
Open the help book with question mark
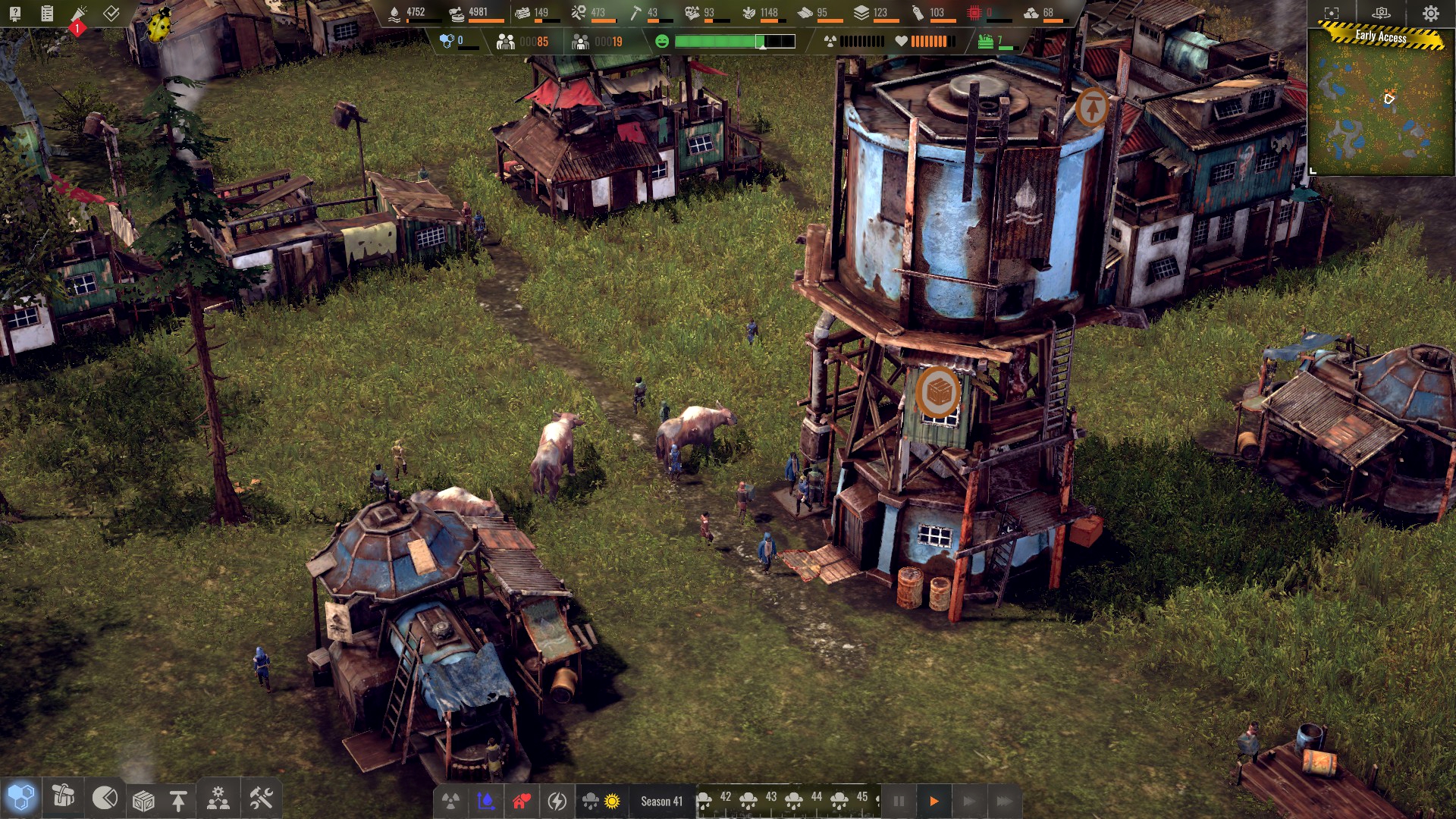[x=15, y=13]
